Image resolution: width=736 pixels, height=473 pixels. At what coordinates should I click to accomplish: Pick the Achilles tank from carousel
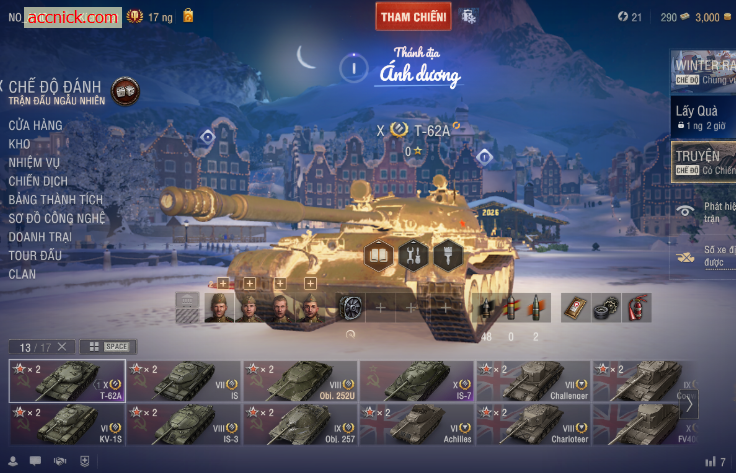tap(418, 424)
